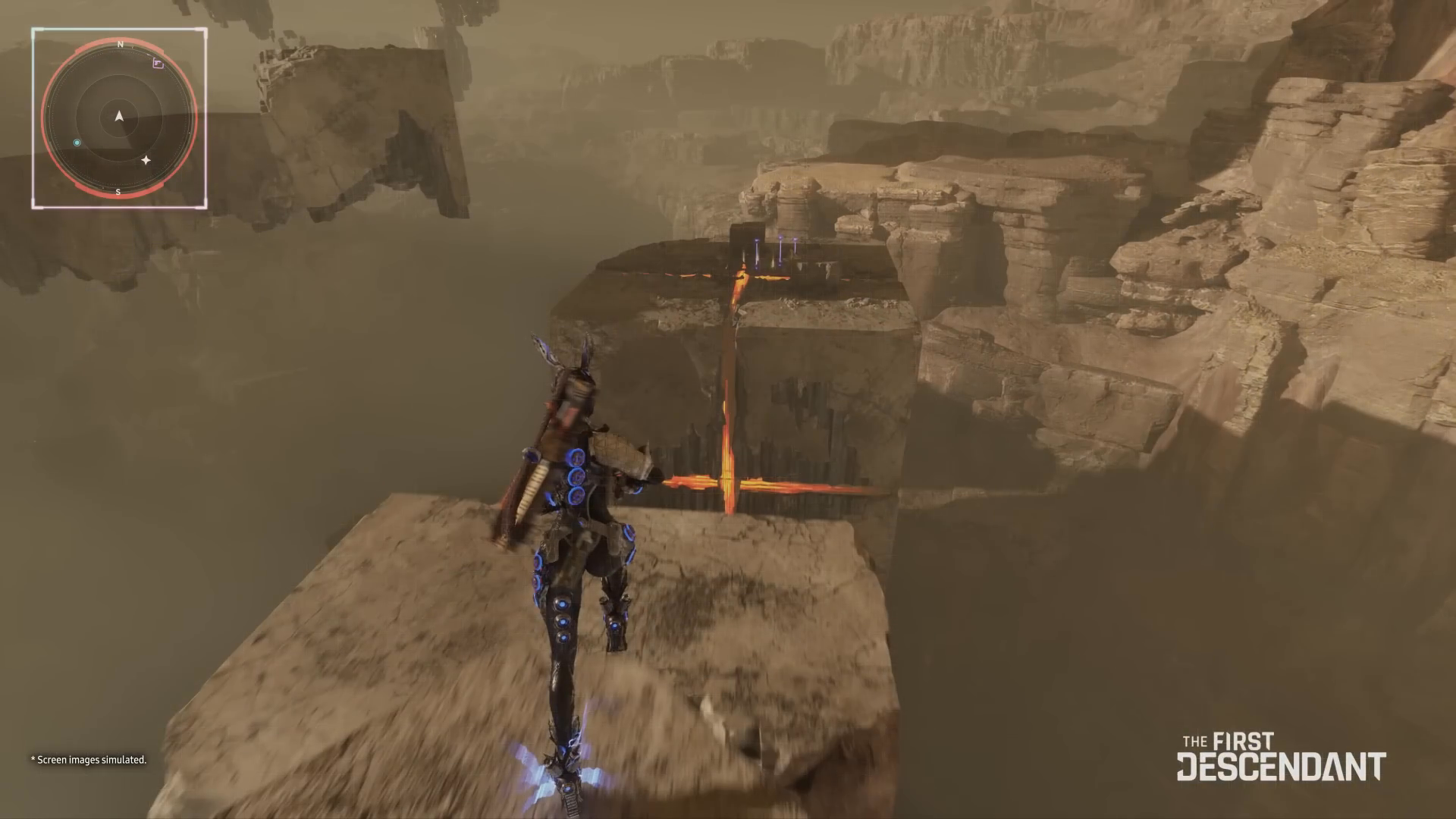Click the purple gun marker on the minimap

click(158, 64)
